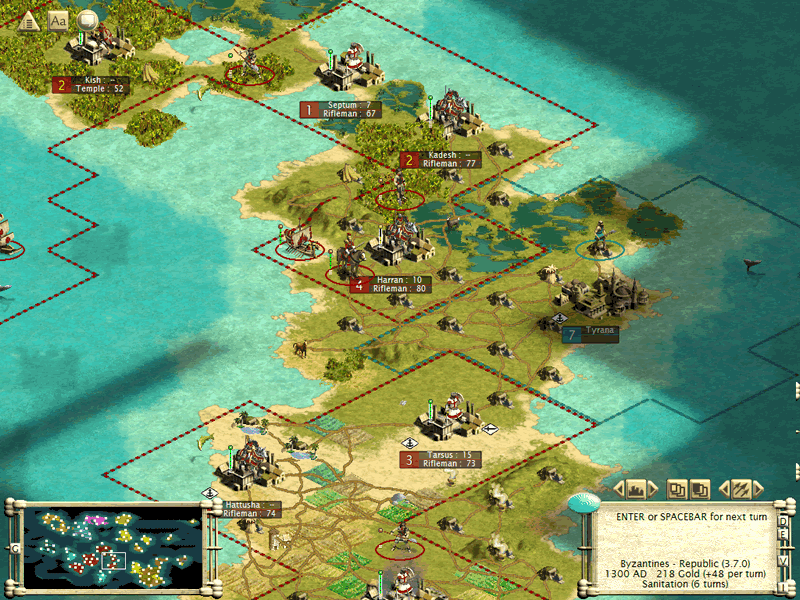The height and width of the screenshot is (600, 800).
Task: Select the left arrow beside triple-arrows button
Action: 724,489
